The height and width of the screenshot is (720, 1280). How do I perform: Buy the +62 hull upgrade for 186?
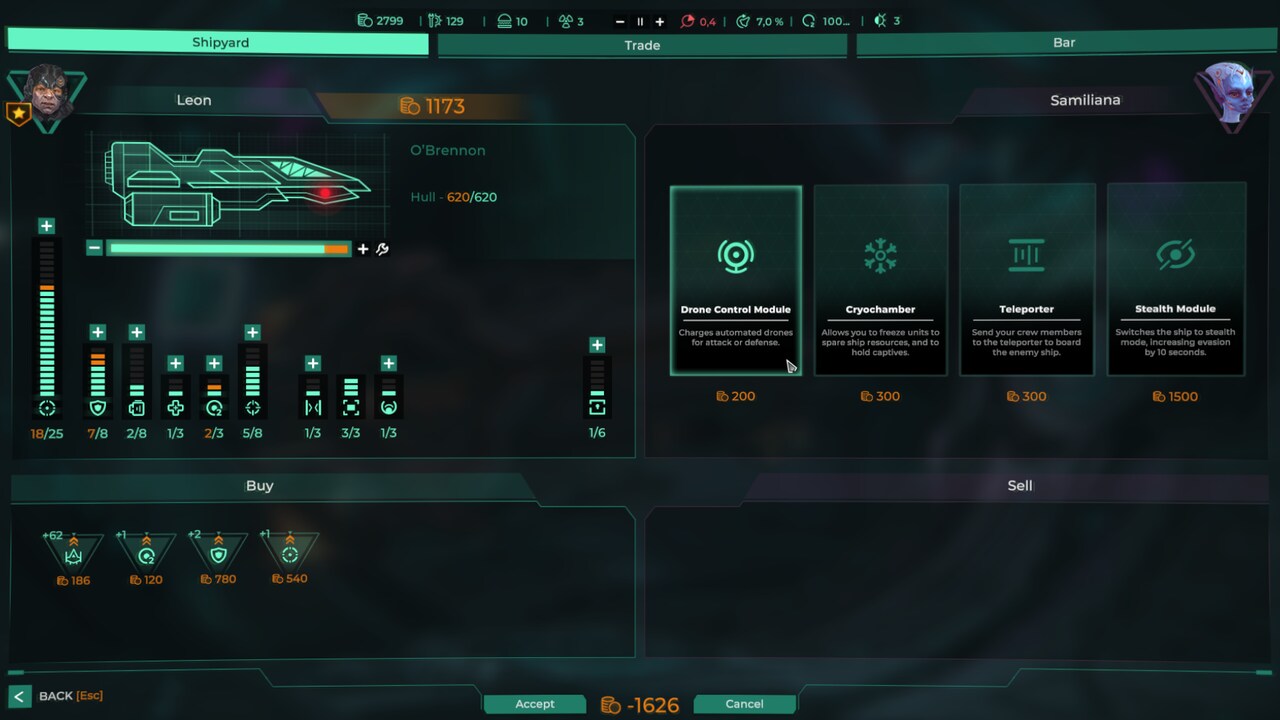(x=73, y=552)
